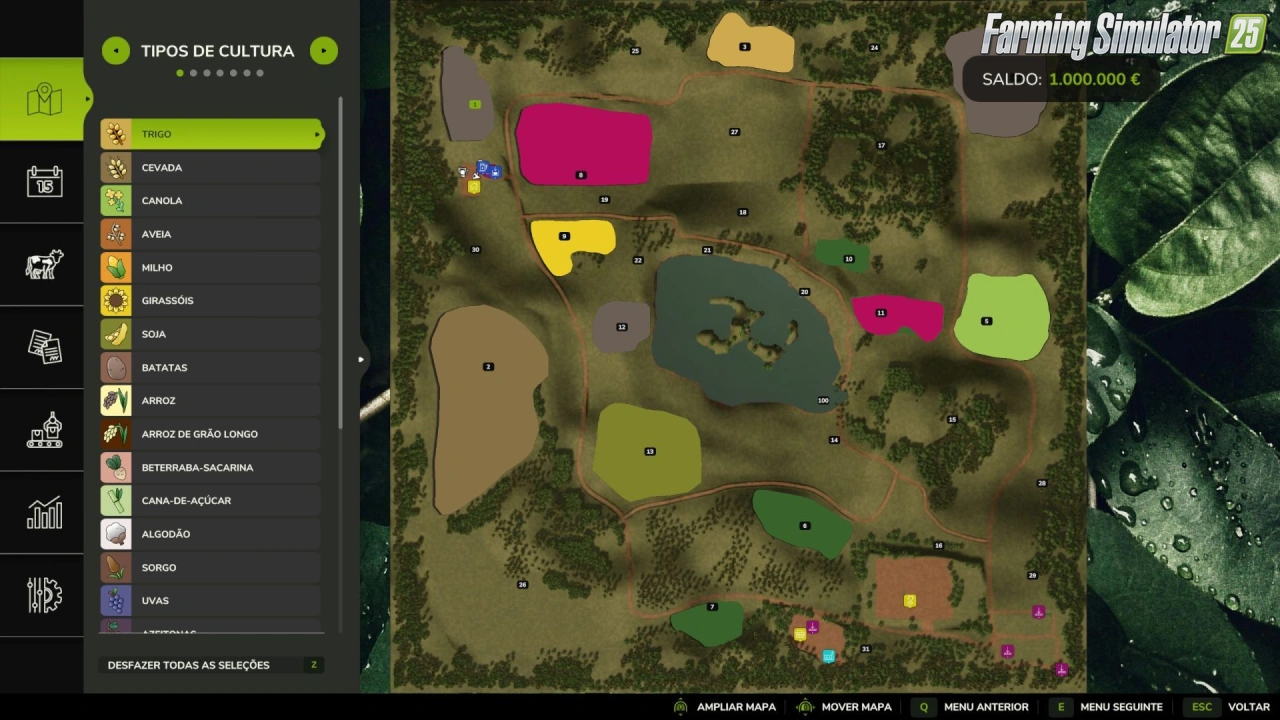Open the calendar tab
1280x720 pixels.
[x=44, y=182]
